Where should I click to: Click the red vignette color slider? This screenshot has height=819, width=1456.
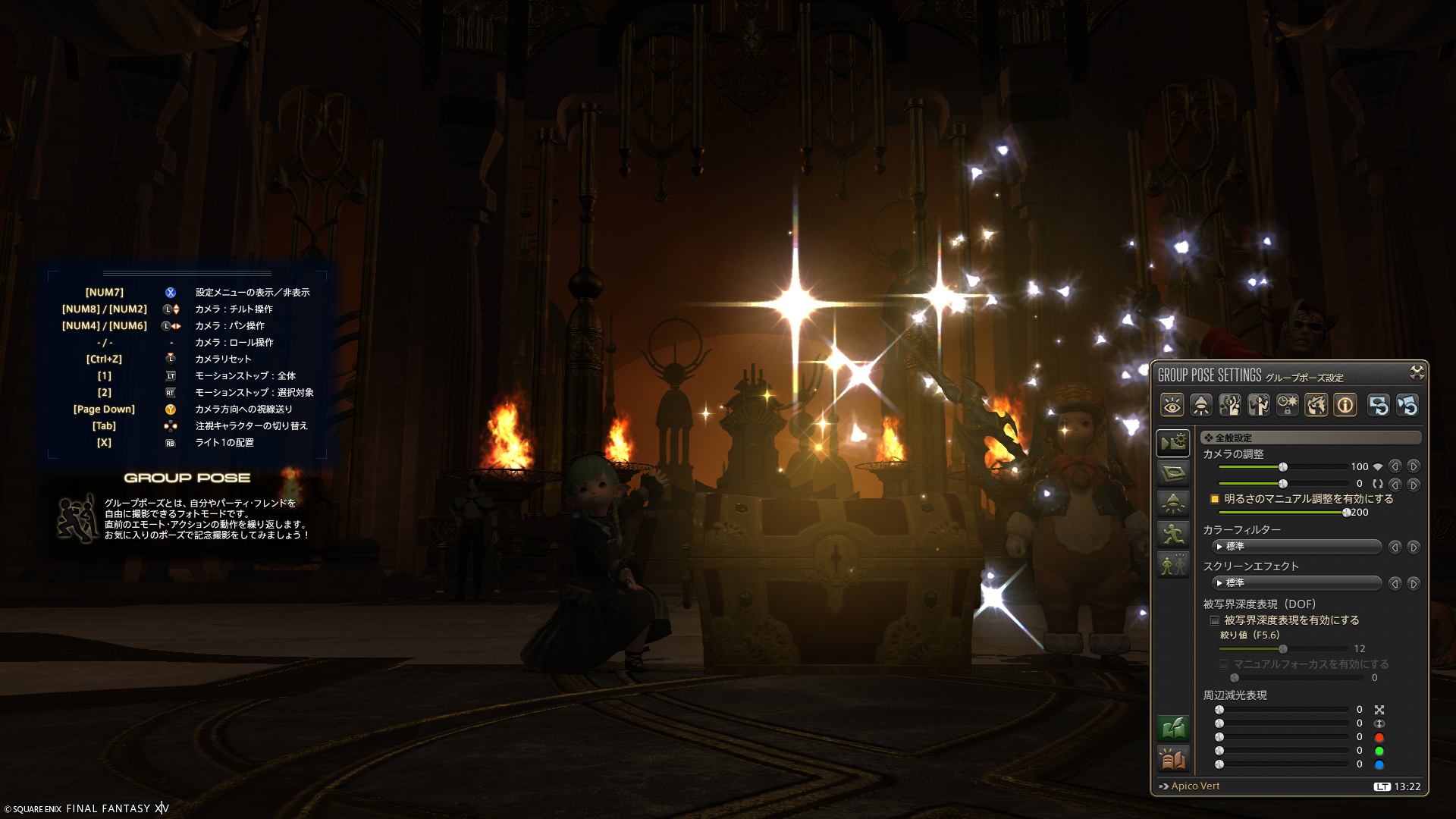point(1283,737)
